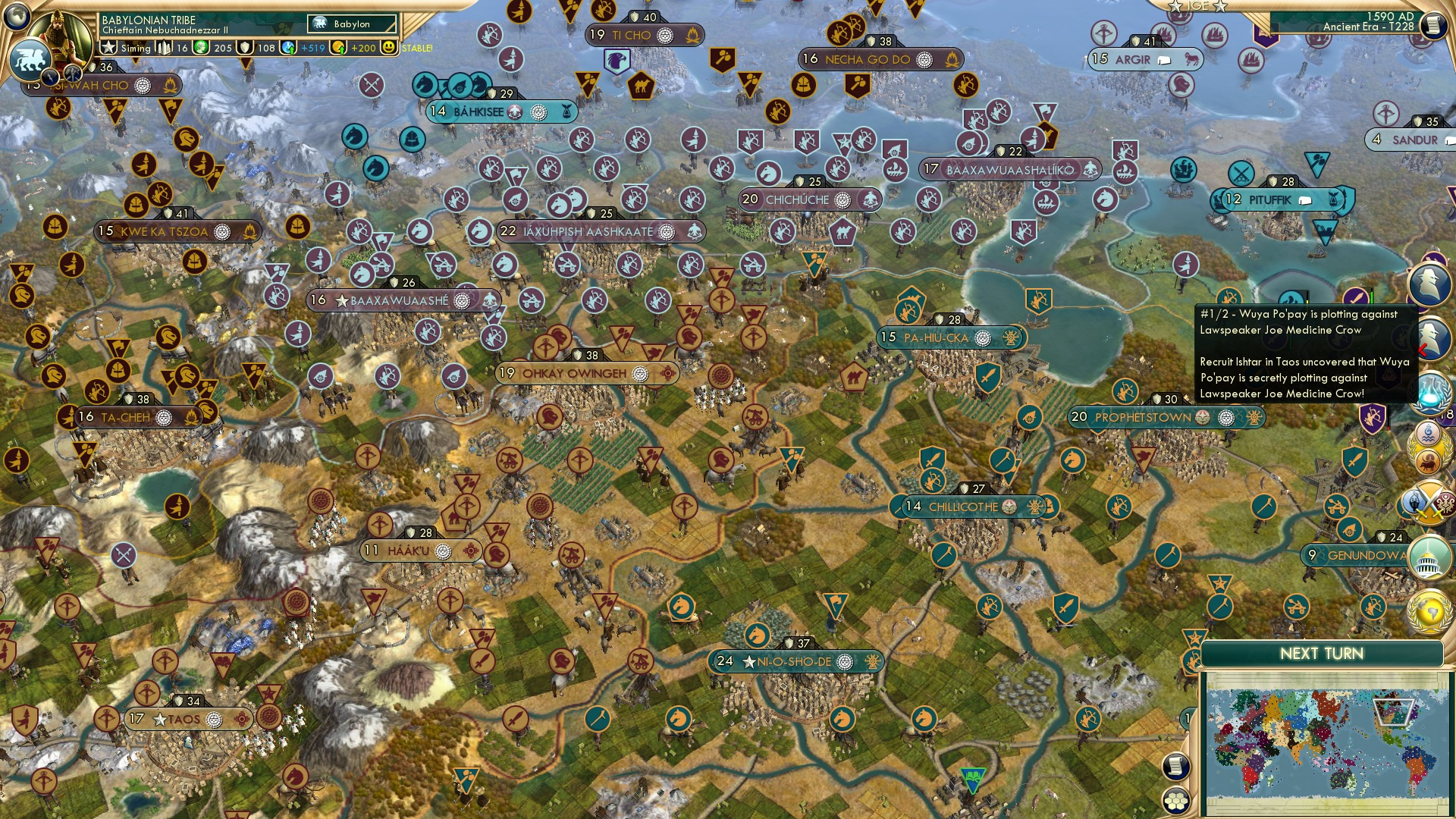Screen dimensions: 1456x819
Task: Open the social policies star icon near Siming
Action: [x=109, y=49]
